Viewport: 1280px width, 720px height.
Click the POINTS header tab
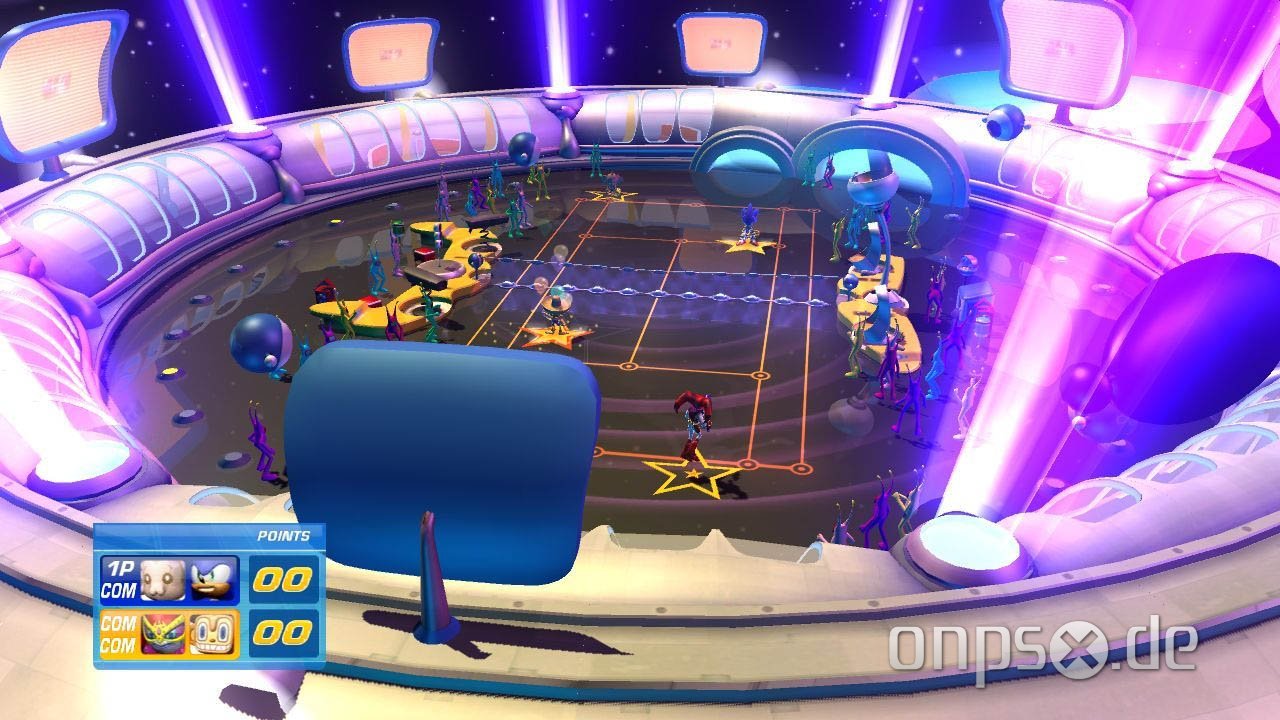(283, 536)
